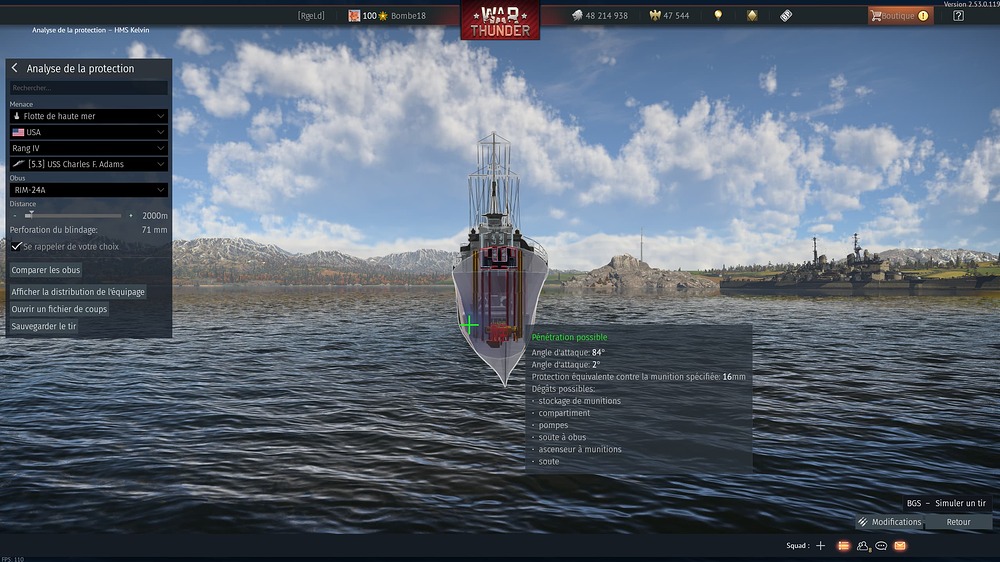Increase distance with the plus button

131,215
